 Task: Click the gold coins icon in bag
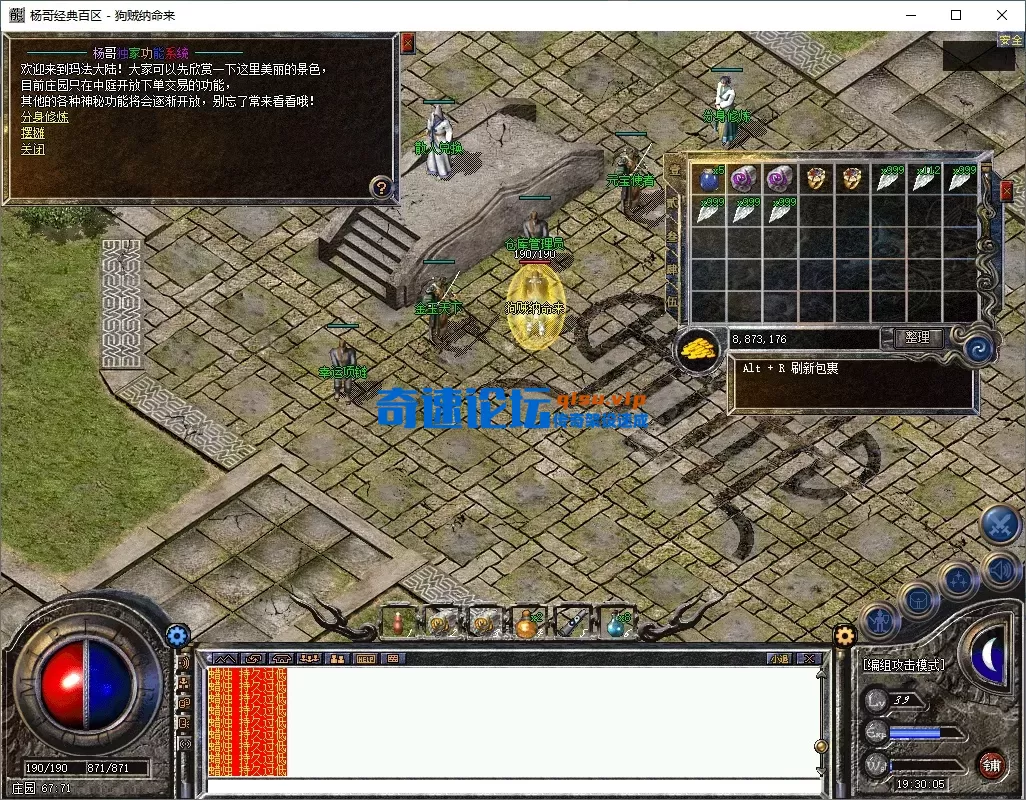pyautogui.click(x=699, y=348)
